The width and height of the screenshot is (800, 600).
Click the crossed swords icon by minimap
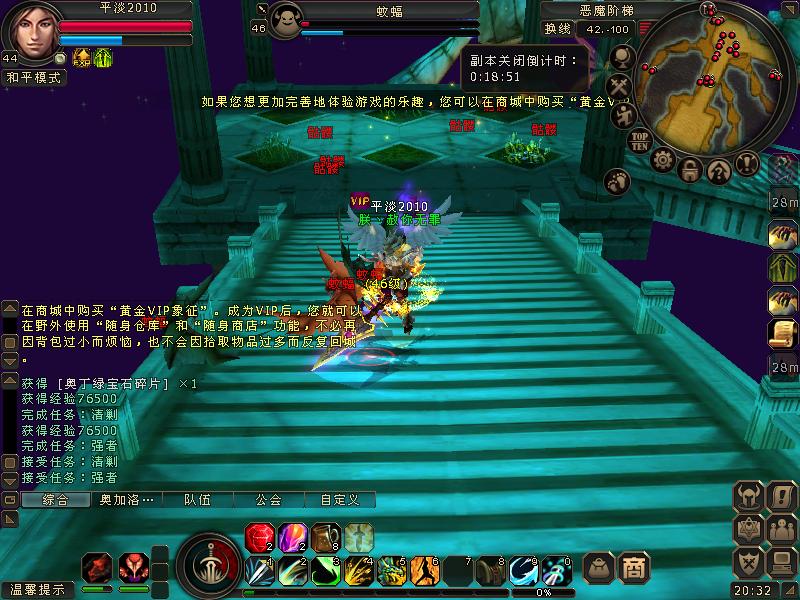tap(620, 85)
